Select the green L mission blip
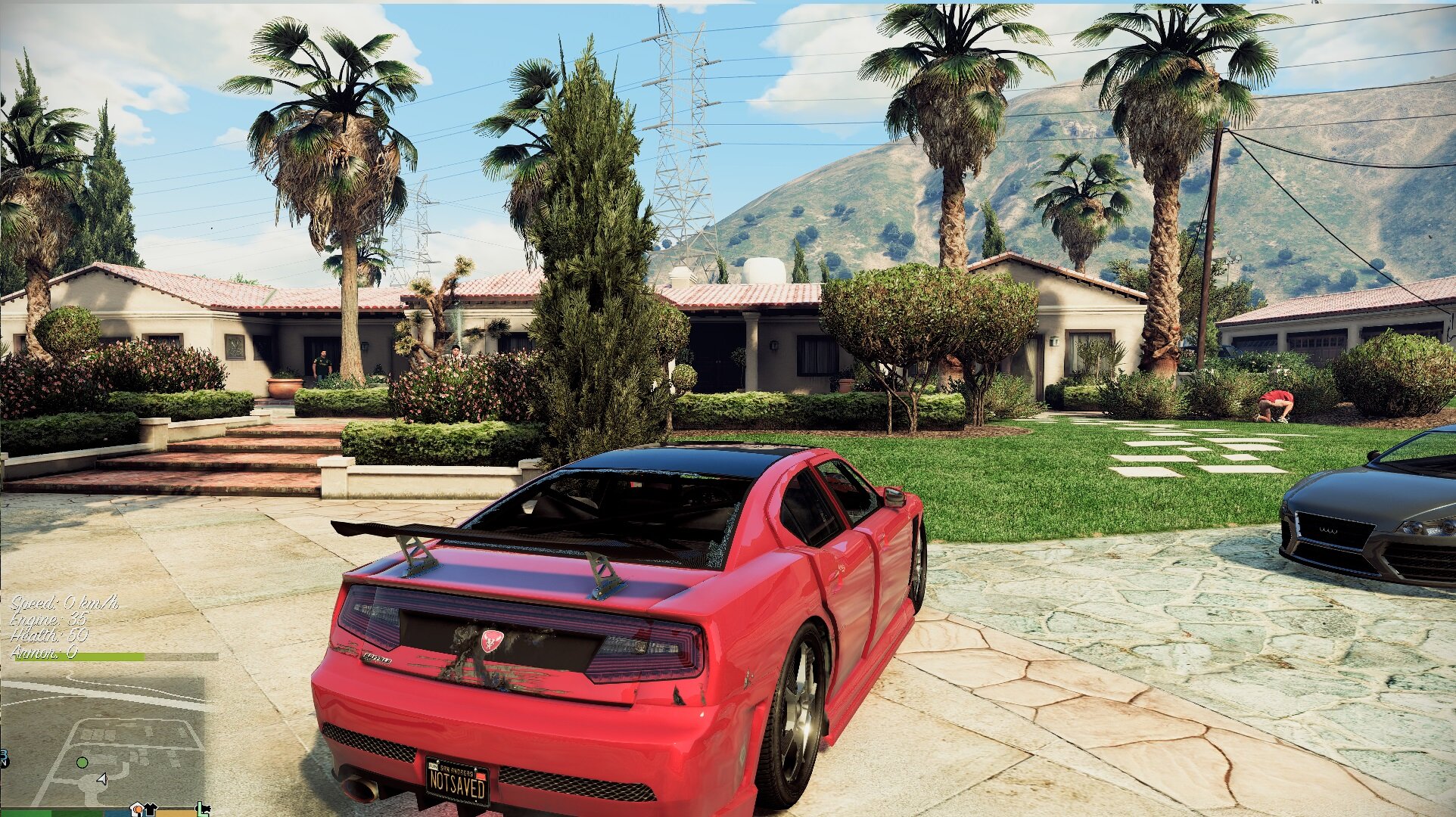 pos(203,809)
